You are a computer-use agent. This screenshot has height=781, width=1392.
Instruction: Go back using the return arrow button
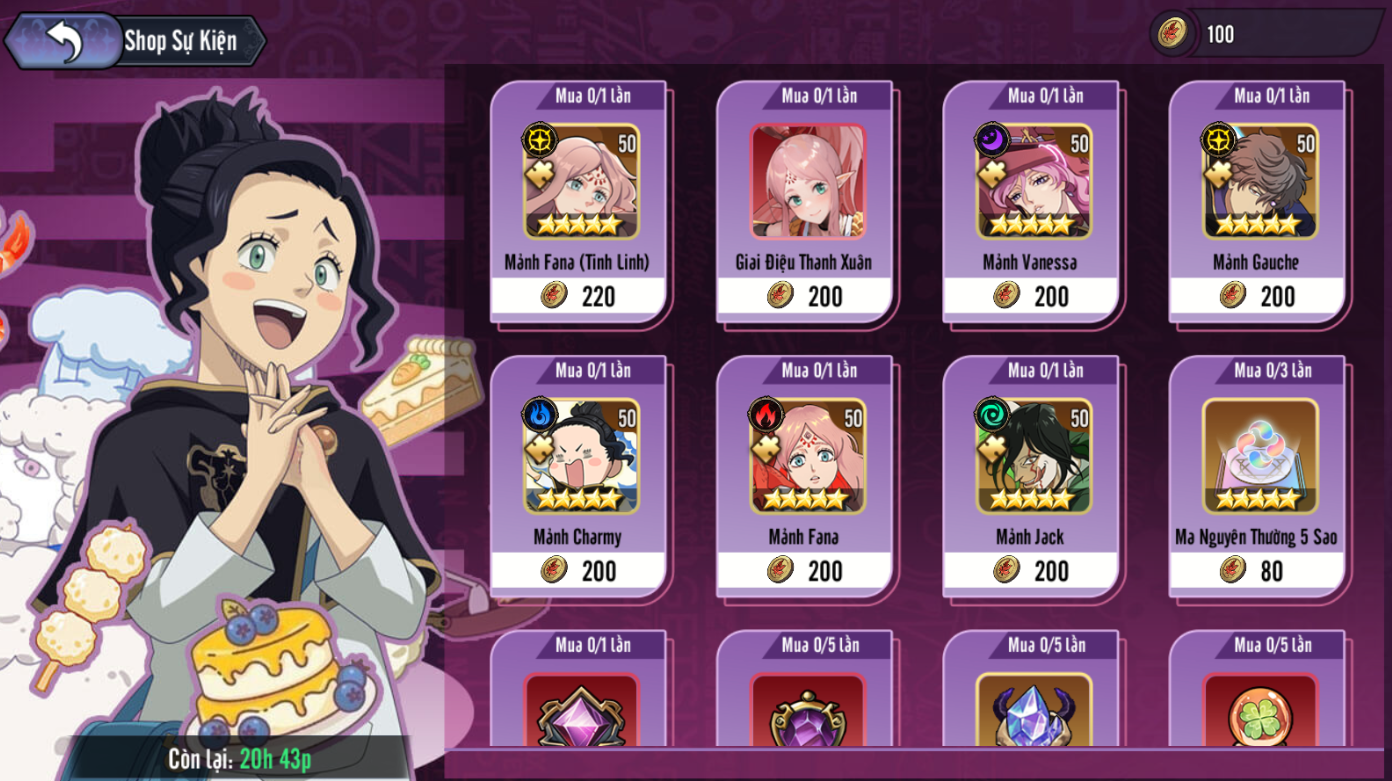pos(64,41)
